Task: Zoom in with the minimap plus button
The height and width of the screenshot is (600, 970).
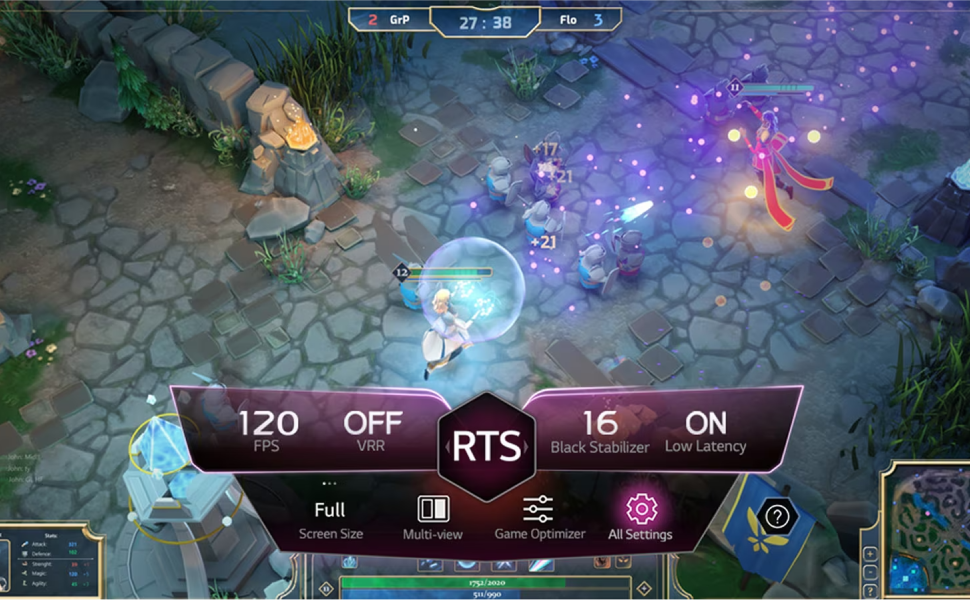Action: [870, 554]
